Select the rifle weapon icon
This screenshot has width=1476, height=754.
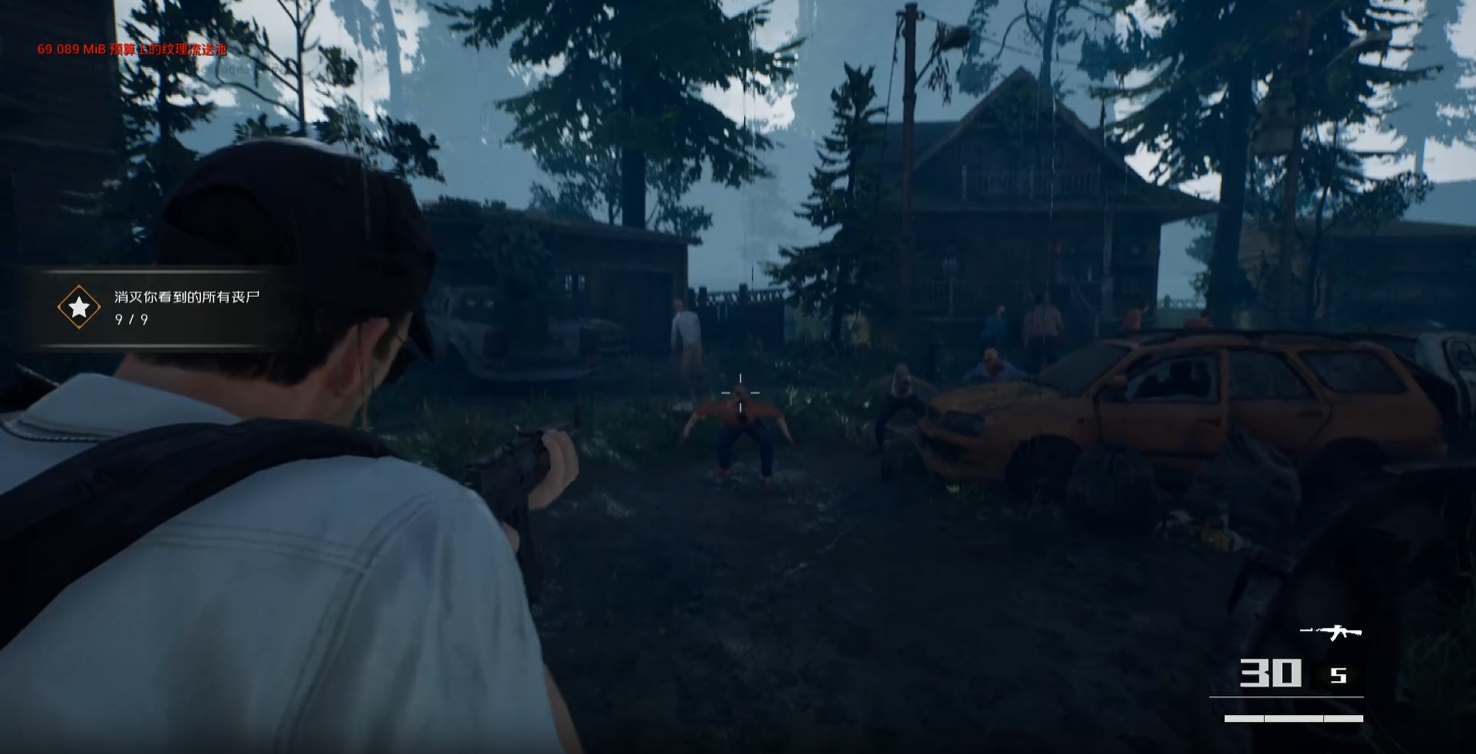tap(1331, 632)
